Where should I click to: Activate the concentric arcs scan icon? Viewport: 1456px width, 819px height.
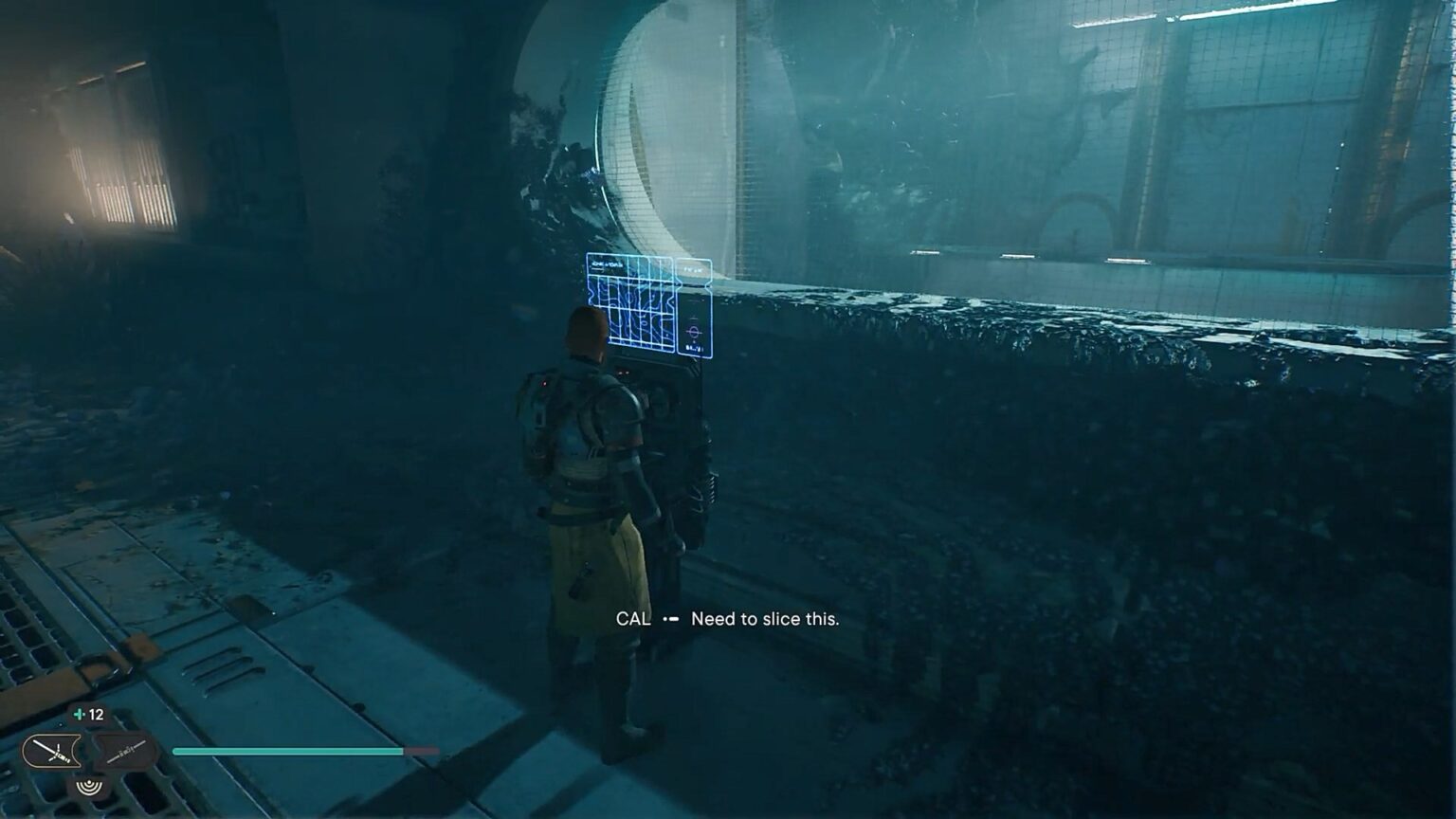tap(90, 787)
